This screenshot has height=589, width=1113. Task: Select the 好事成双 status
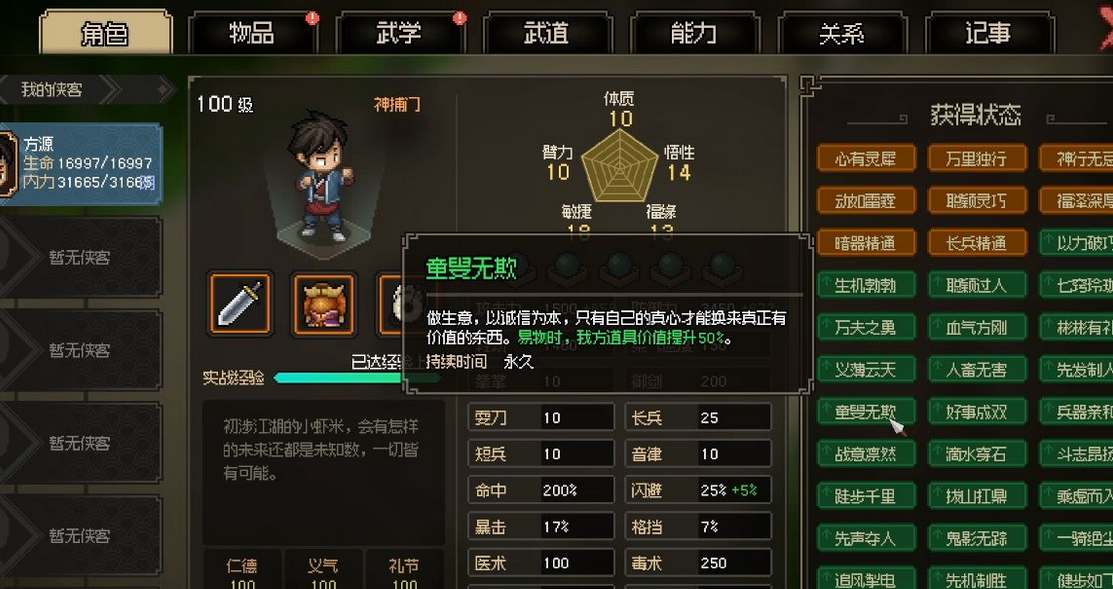(x=976, y=411)
